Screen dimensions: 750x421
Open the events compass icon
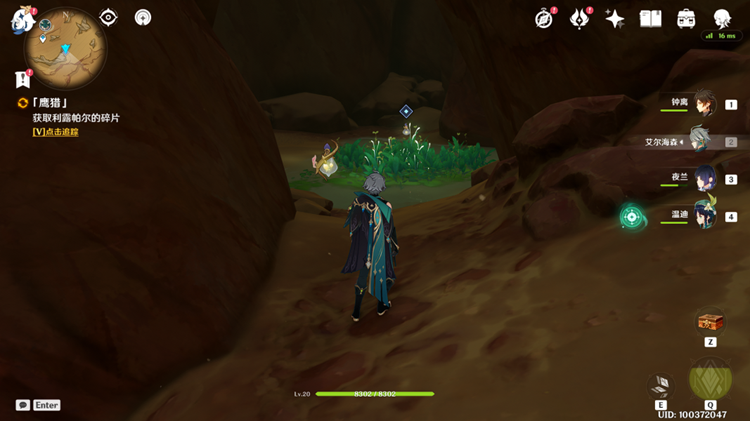coord(544,19)
